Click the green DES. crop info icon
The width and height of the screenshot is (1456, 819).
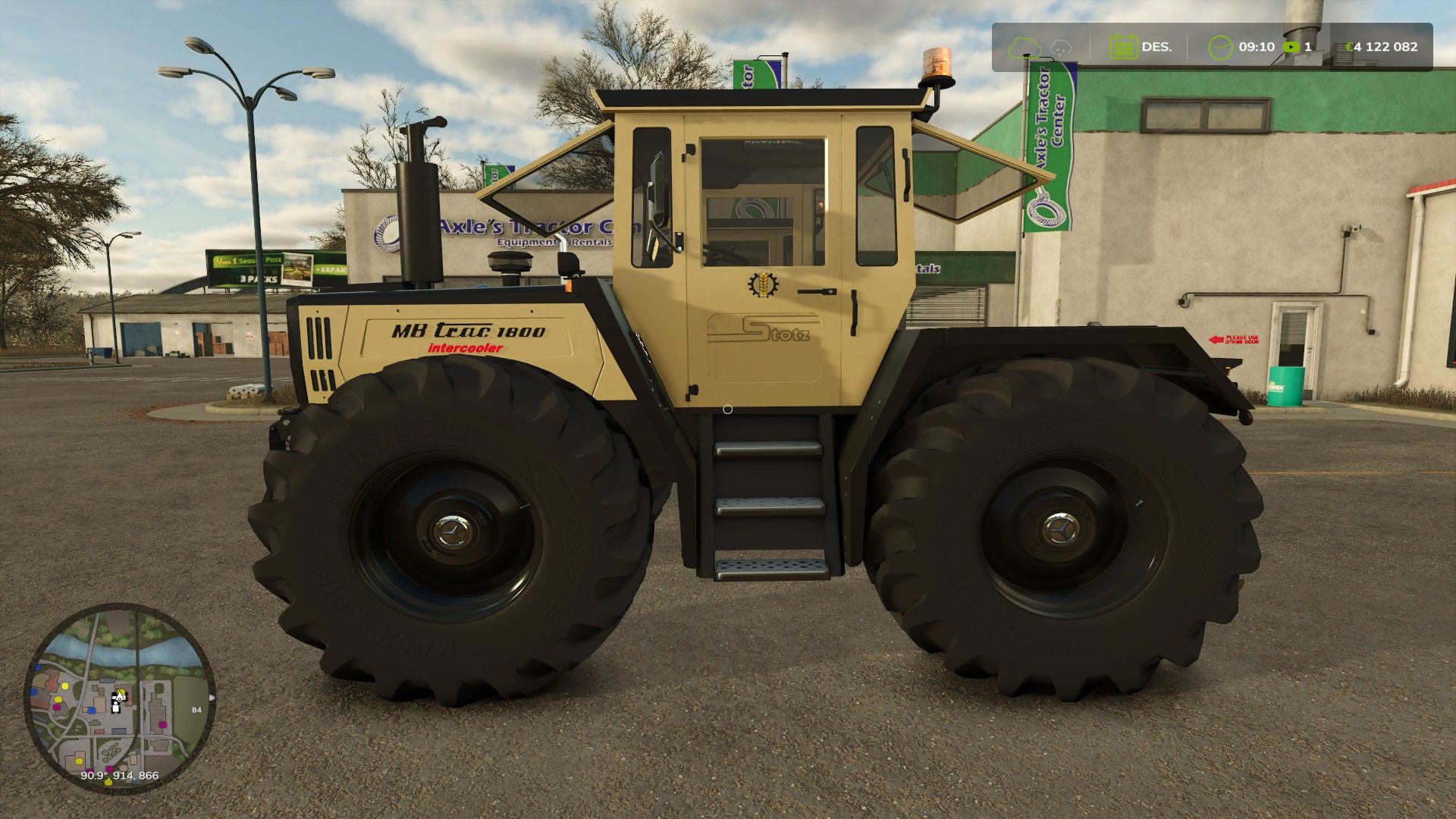(x=1125, y=47)
